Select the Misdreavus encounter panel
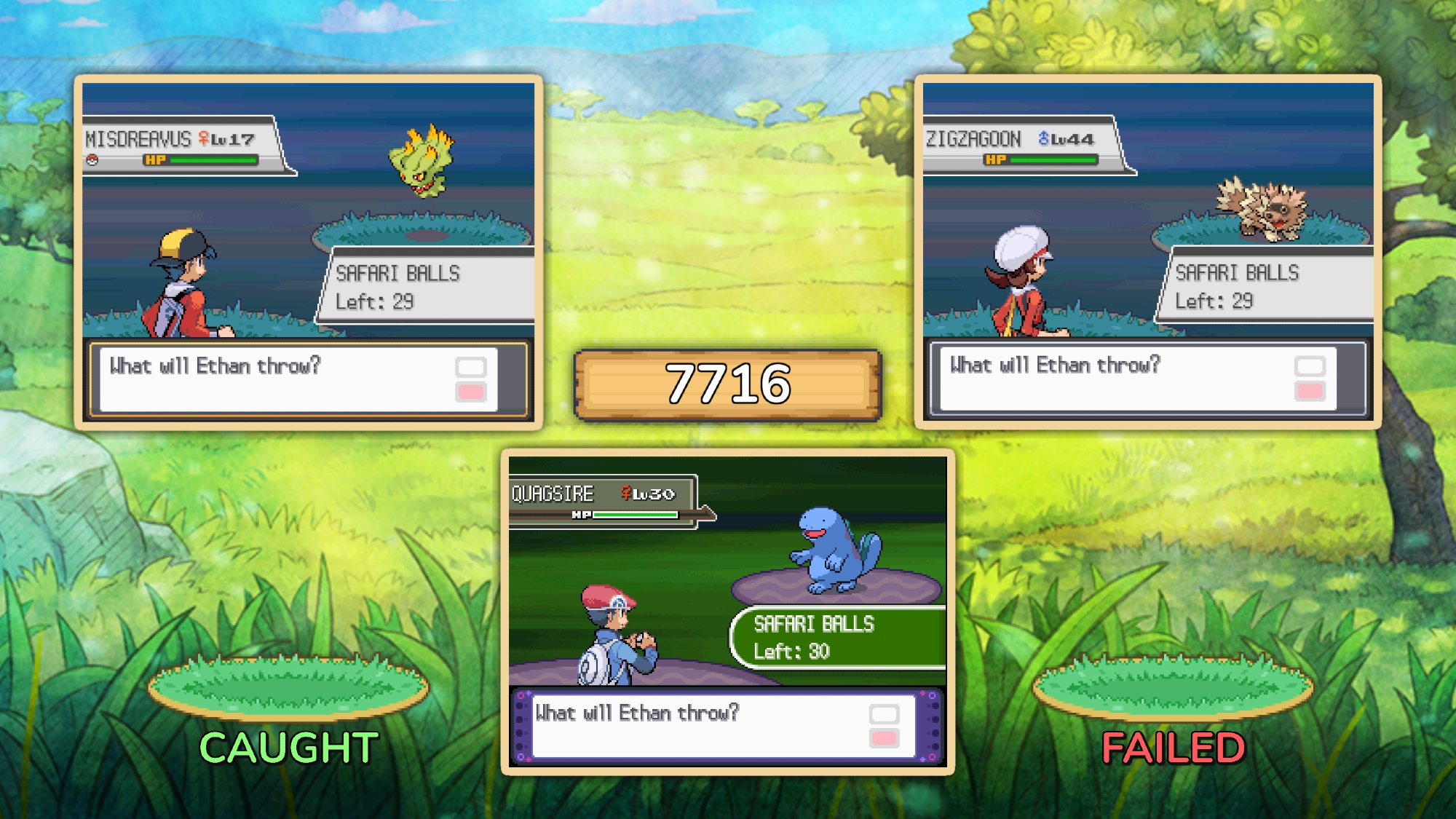Image resolution: width=1456 pixels, height=819 pixels. click(x=309, y=252)
